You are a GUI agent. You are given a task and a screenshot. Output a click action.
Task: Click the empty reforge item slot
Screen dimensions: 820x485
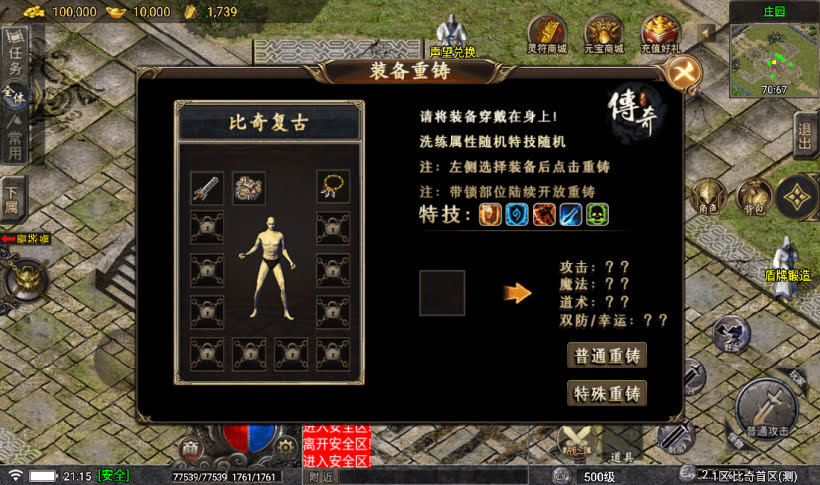(x=442, y=293)
